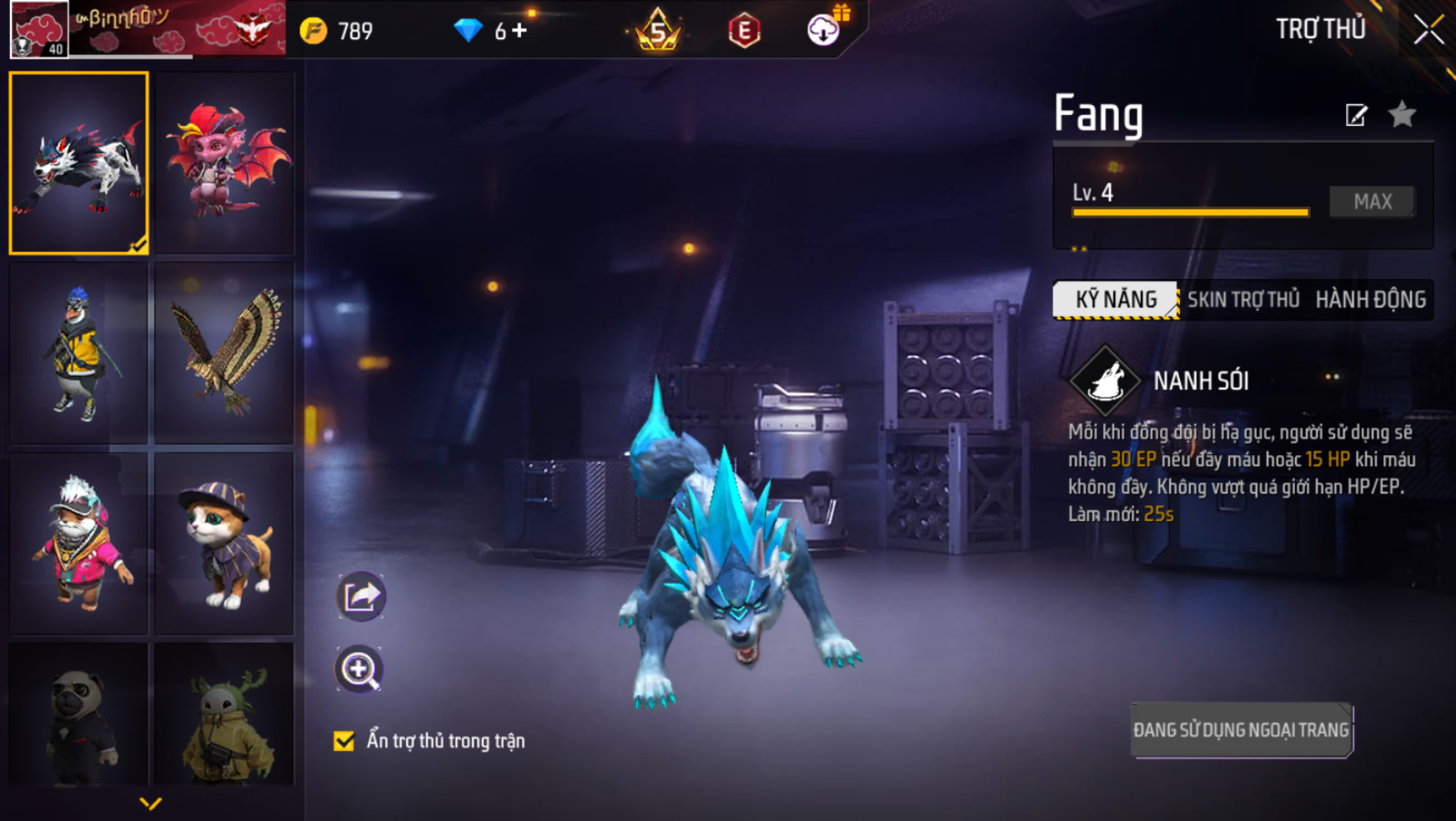Viewport: 1456px width, 821px height.
Task: Select the fox pet in pink hoodie
Action: [x=79, y=543]
